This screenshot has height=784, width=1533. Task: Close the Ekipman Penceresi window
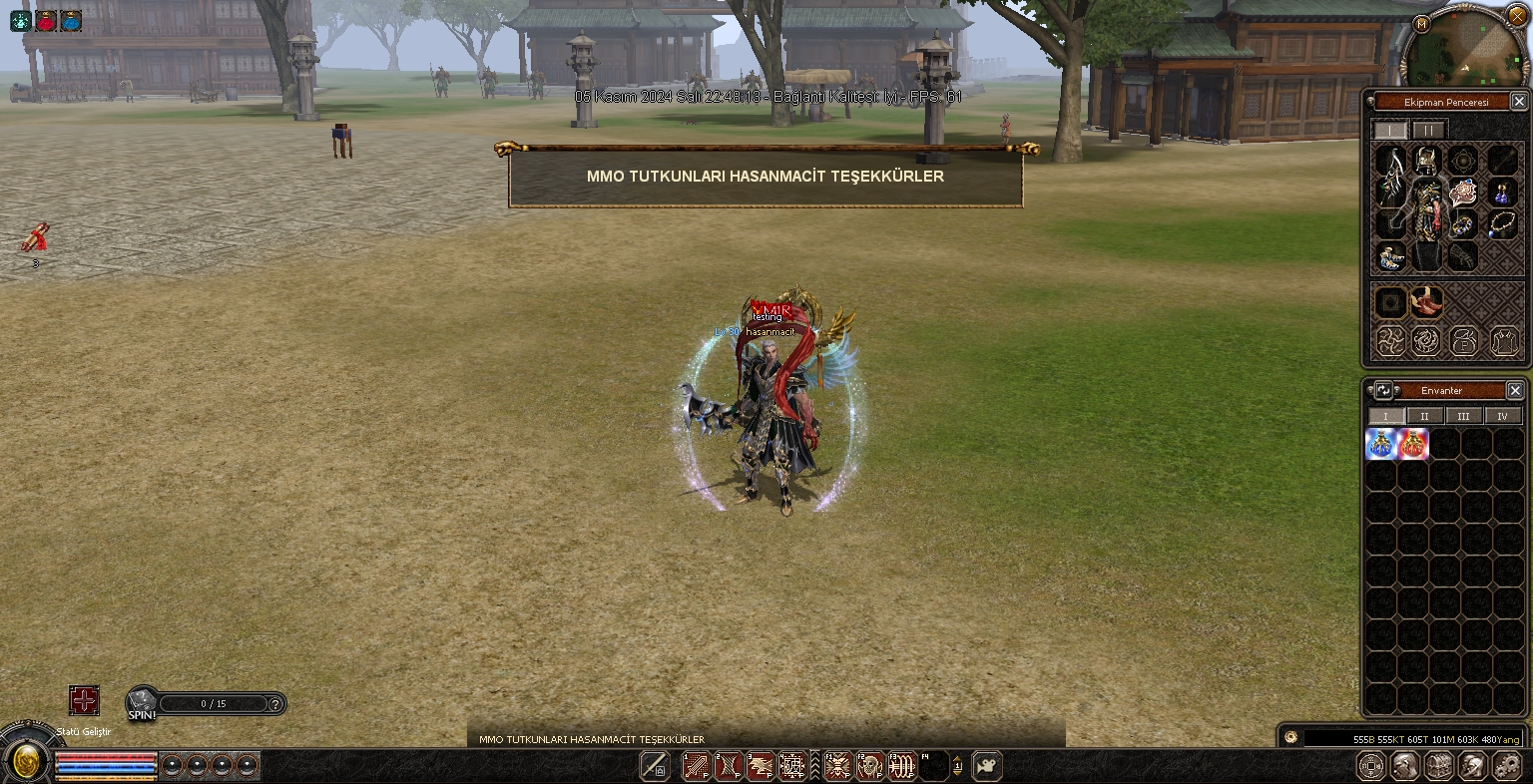[1518, 102]
